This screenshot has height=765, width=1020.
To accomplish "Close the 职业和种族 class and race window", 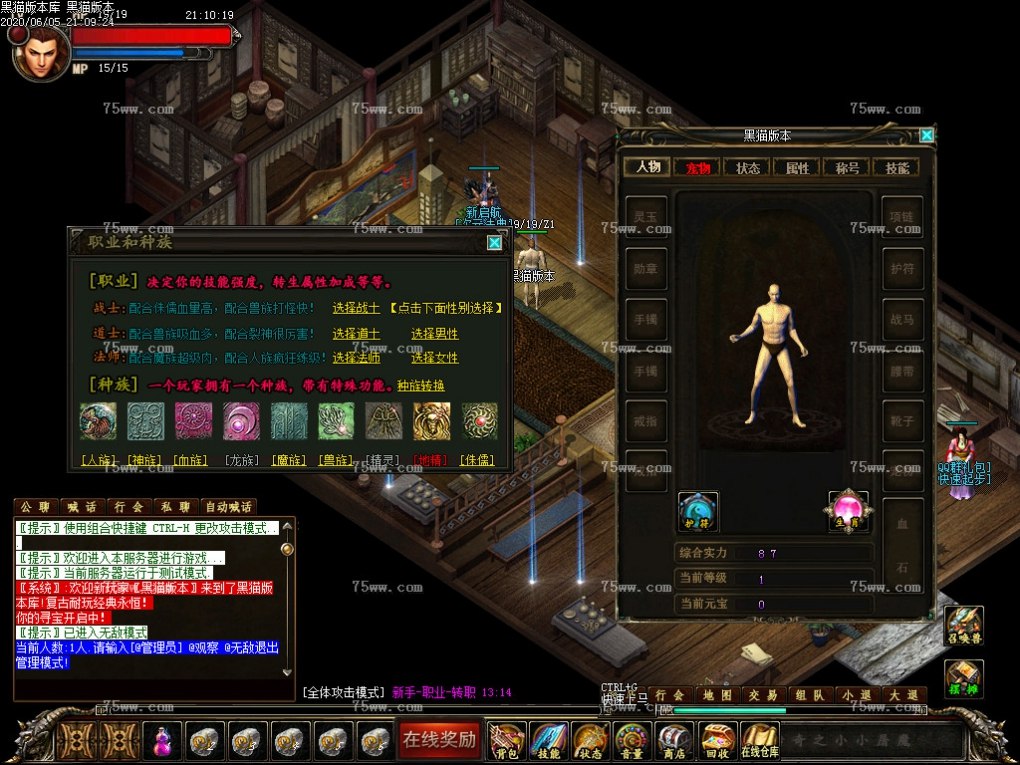I will (x=494, y=242).
